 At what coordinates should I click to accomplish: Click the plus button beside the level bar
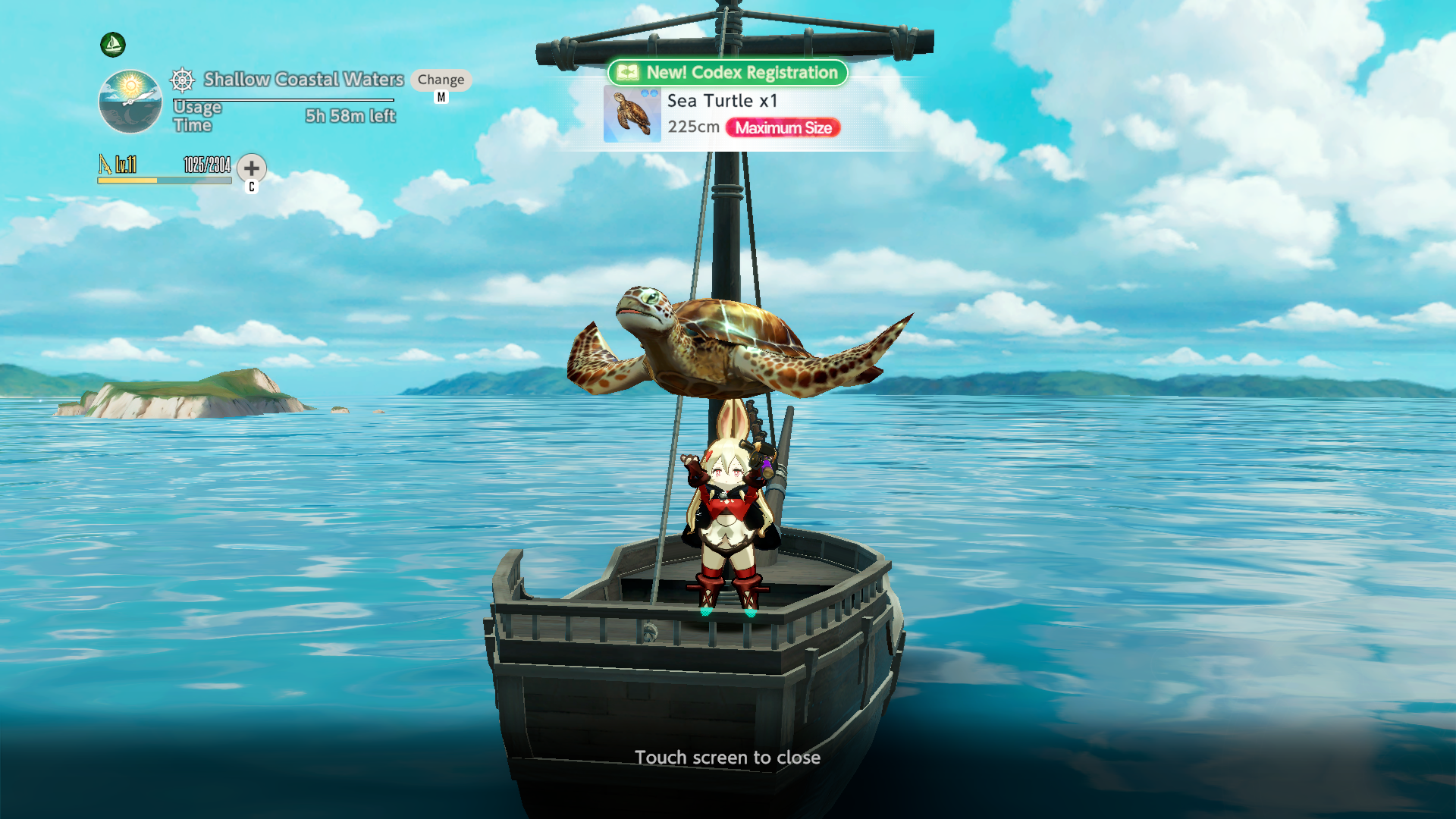(x=252, y=168)
